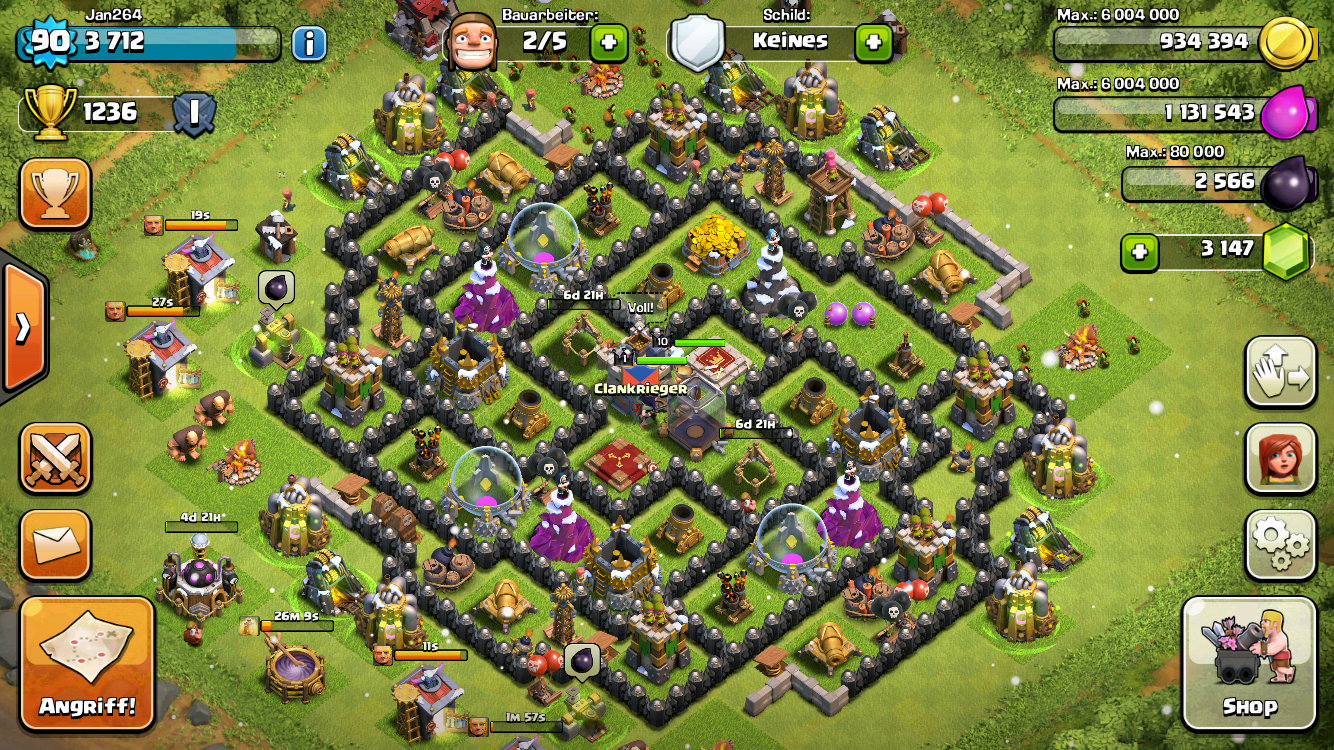Open the crossed swords battle log

(x=55, y=459)
